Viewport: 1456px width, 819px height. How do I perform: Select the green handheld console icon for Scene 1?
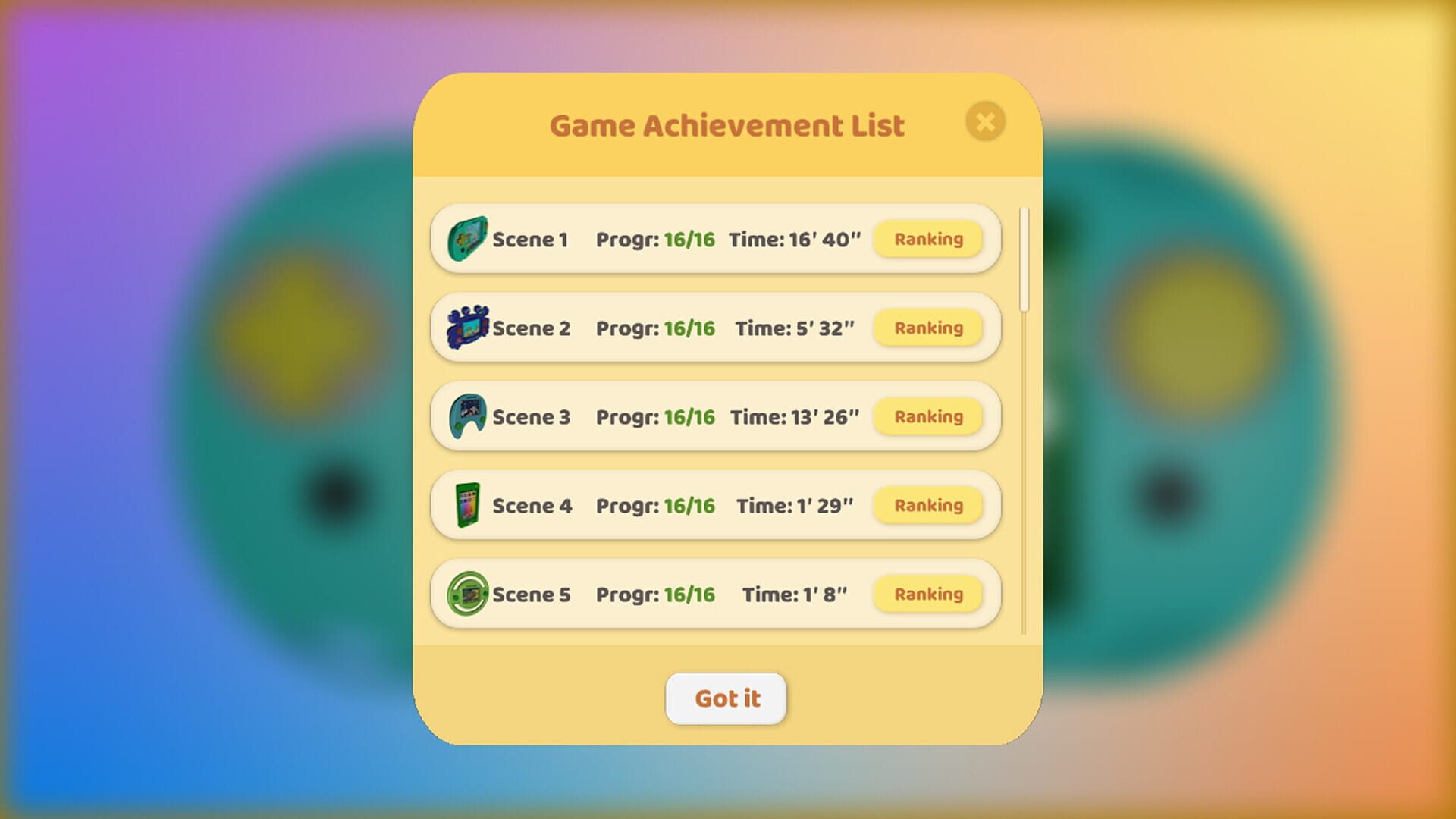coord(468,239)
